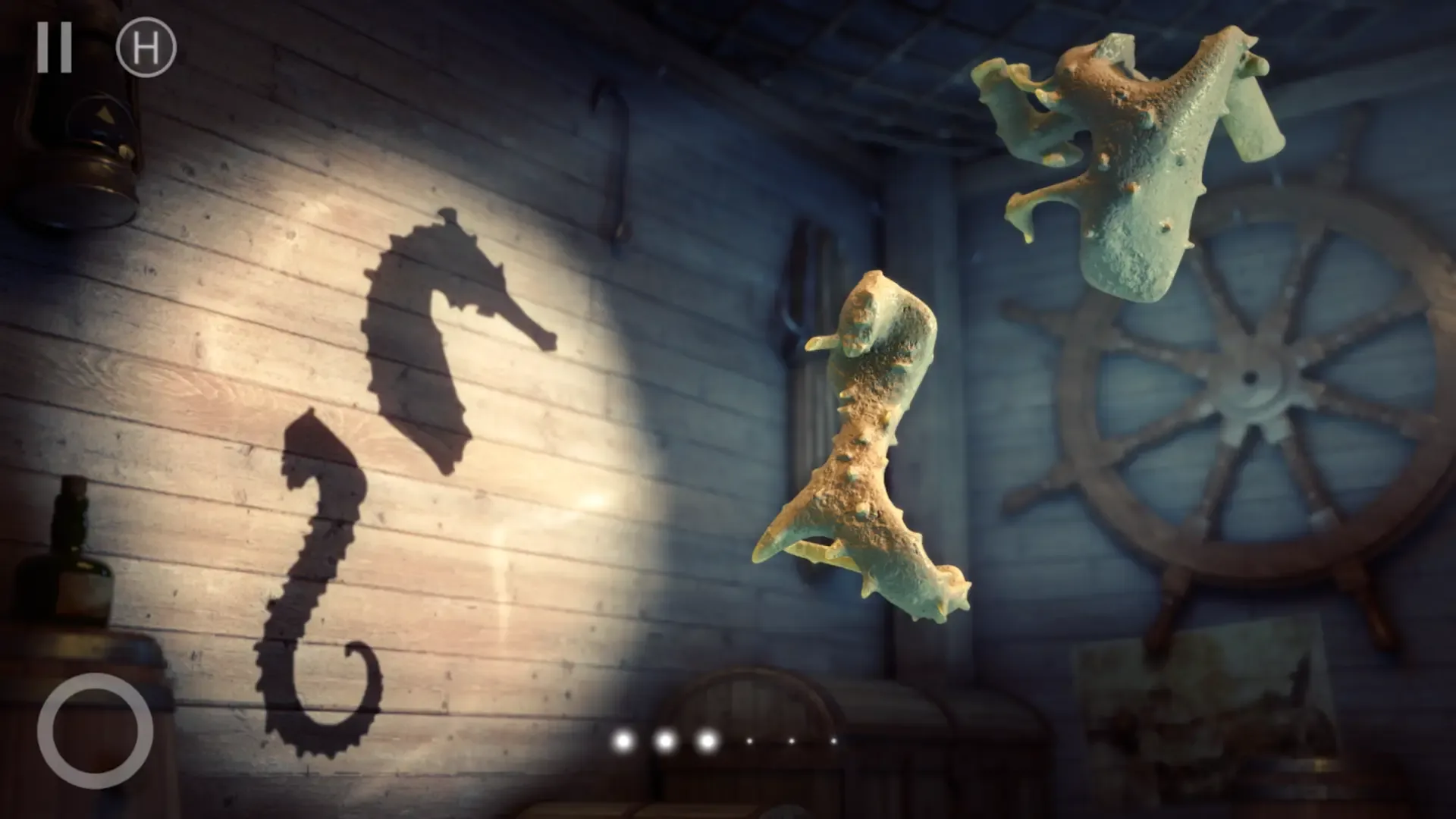Image resolution: width=1456 pixels, height=819 pixels.
Task: Click the first dim progress dot
Action: point(749,742)
